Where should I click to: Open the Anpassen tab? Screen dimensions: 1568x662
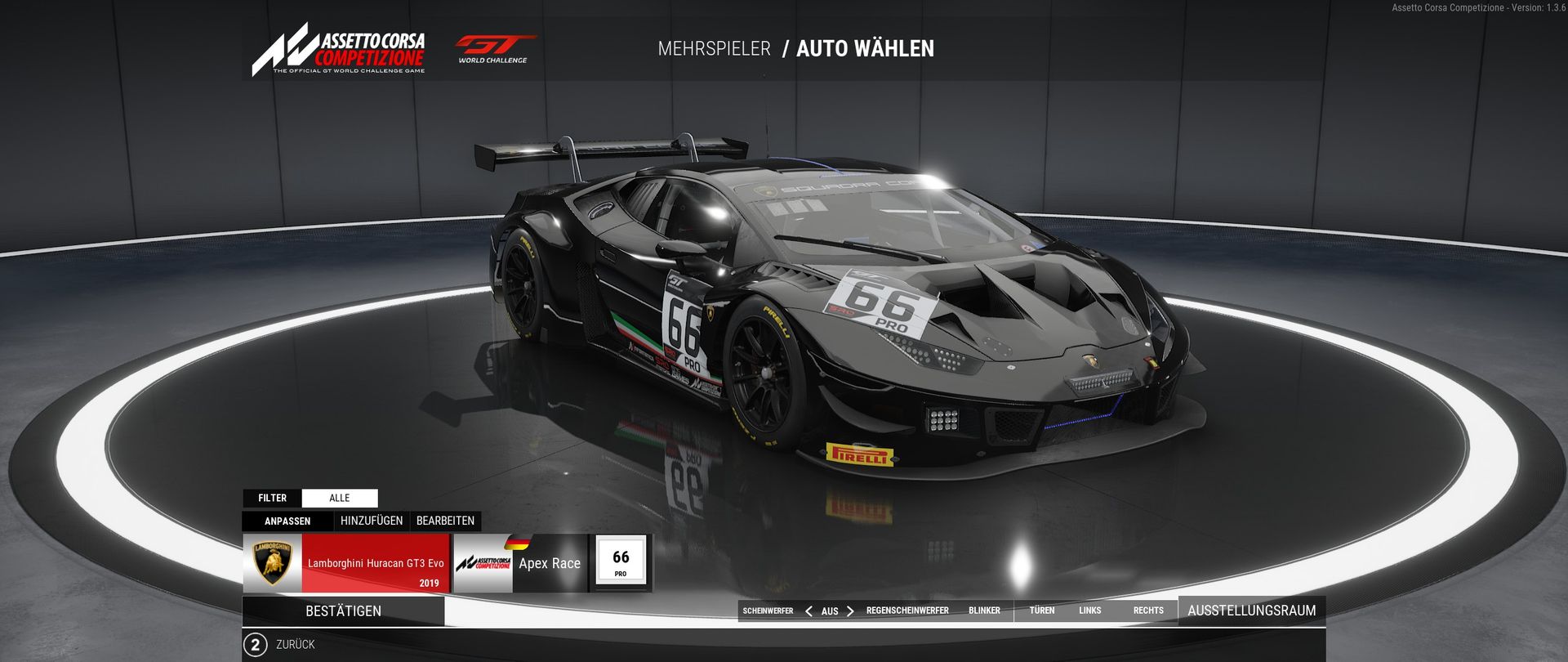(287, 521)
